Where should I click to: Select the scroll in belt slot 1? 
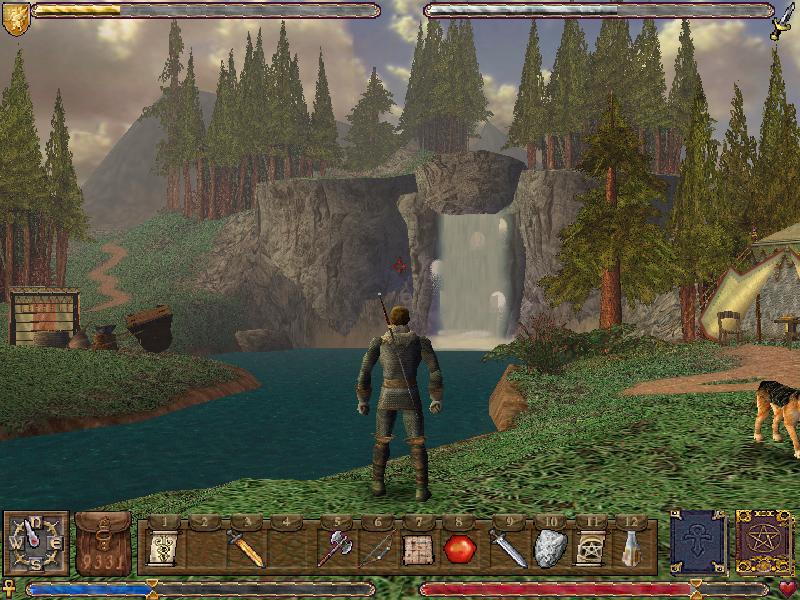pyautogui.click(x=162, y=548)
